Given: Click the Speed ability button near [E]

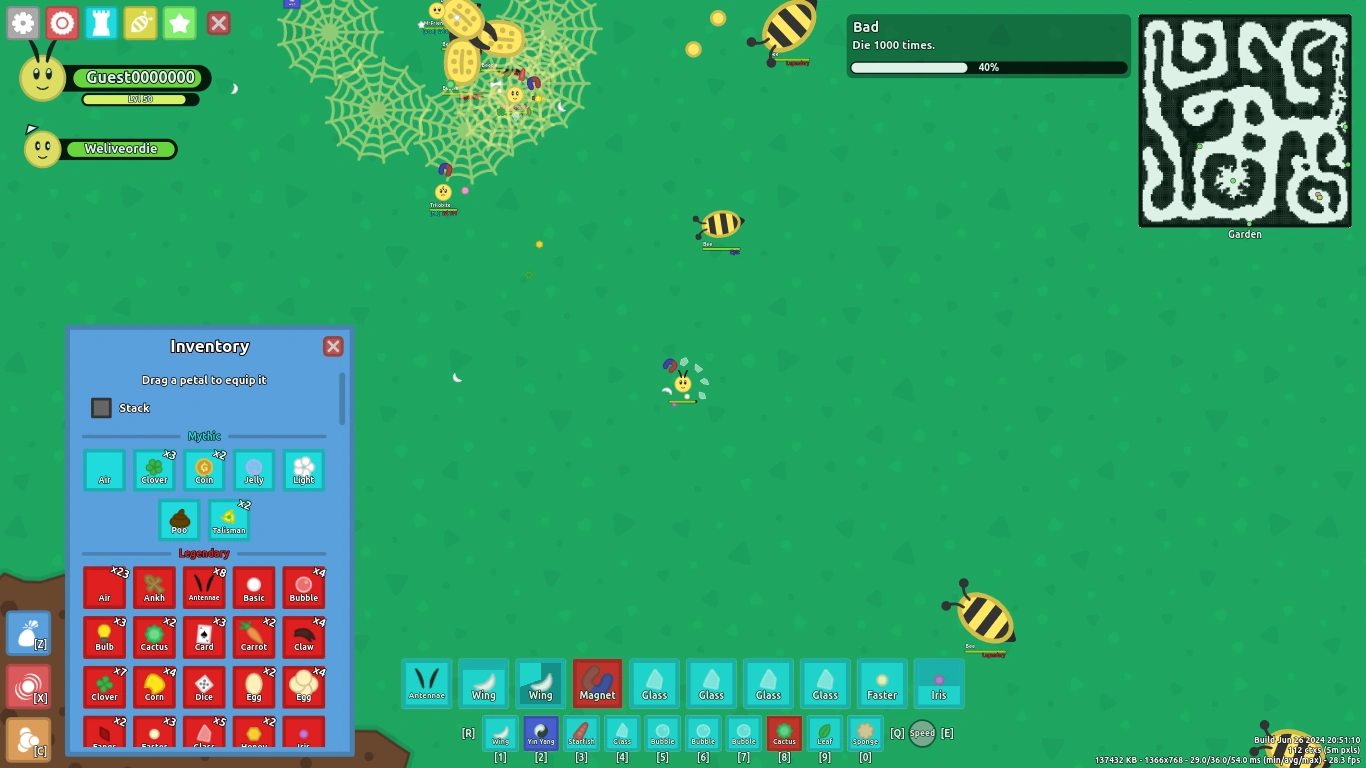Looking at the screenshot, I should pos(921,733).
